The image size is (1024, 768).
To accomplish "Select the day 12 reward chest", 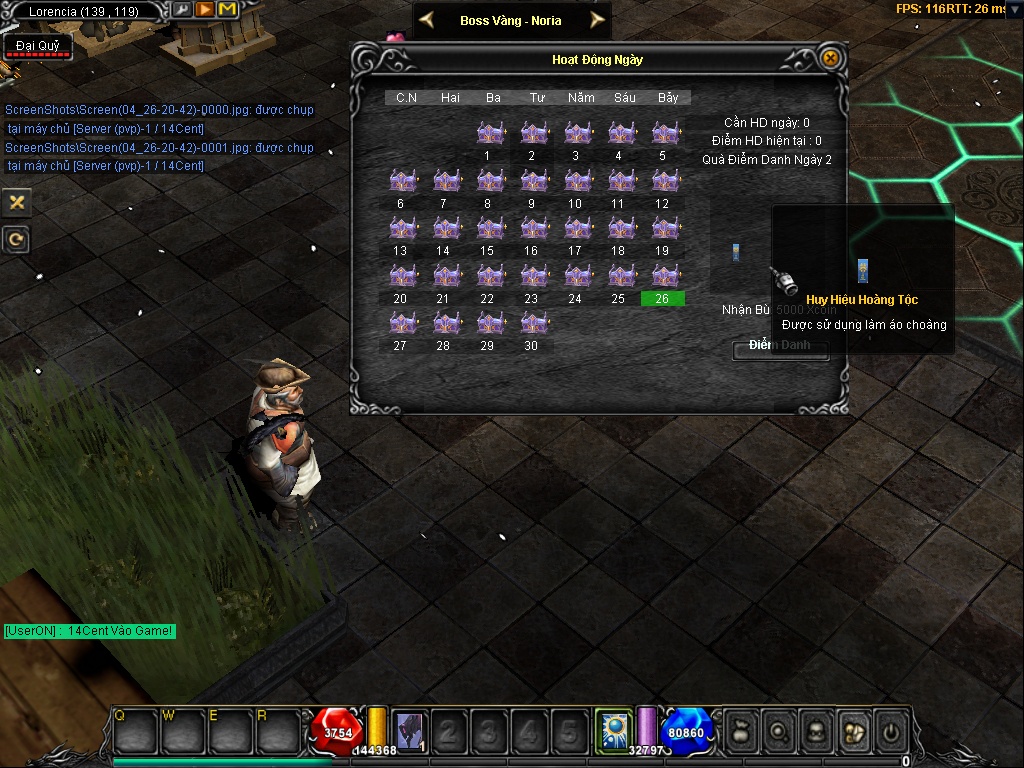I will 662,181.
